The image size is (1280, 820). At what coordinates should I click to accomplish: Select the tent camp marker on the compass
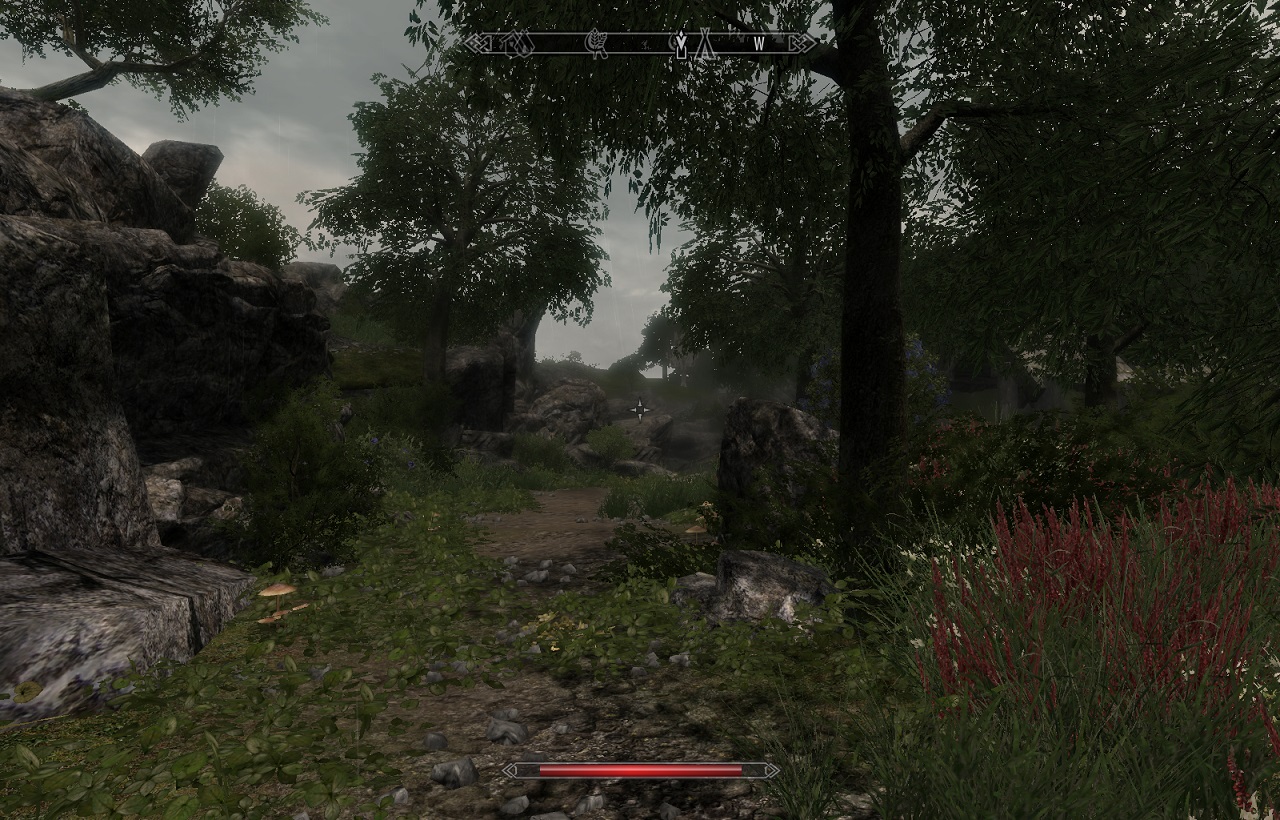tap(704, 43)
